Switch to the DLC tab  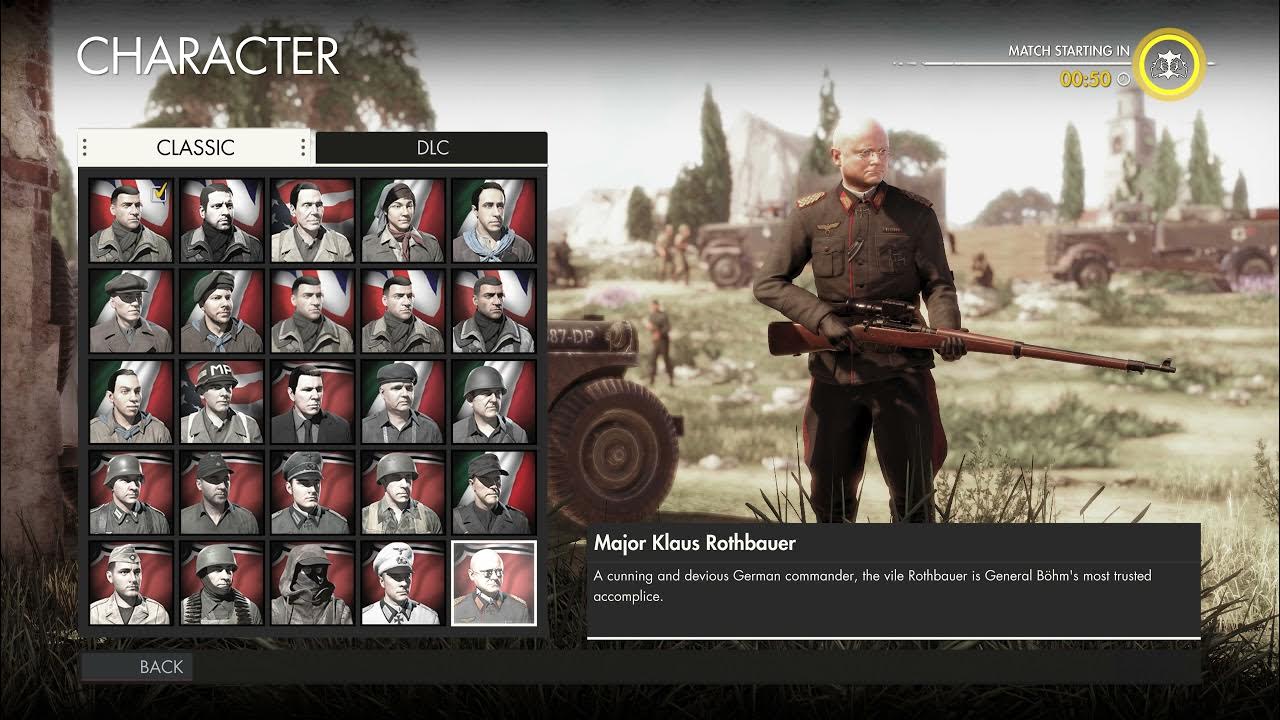coord(432,148)
